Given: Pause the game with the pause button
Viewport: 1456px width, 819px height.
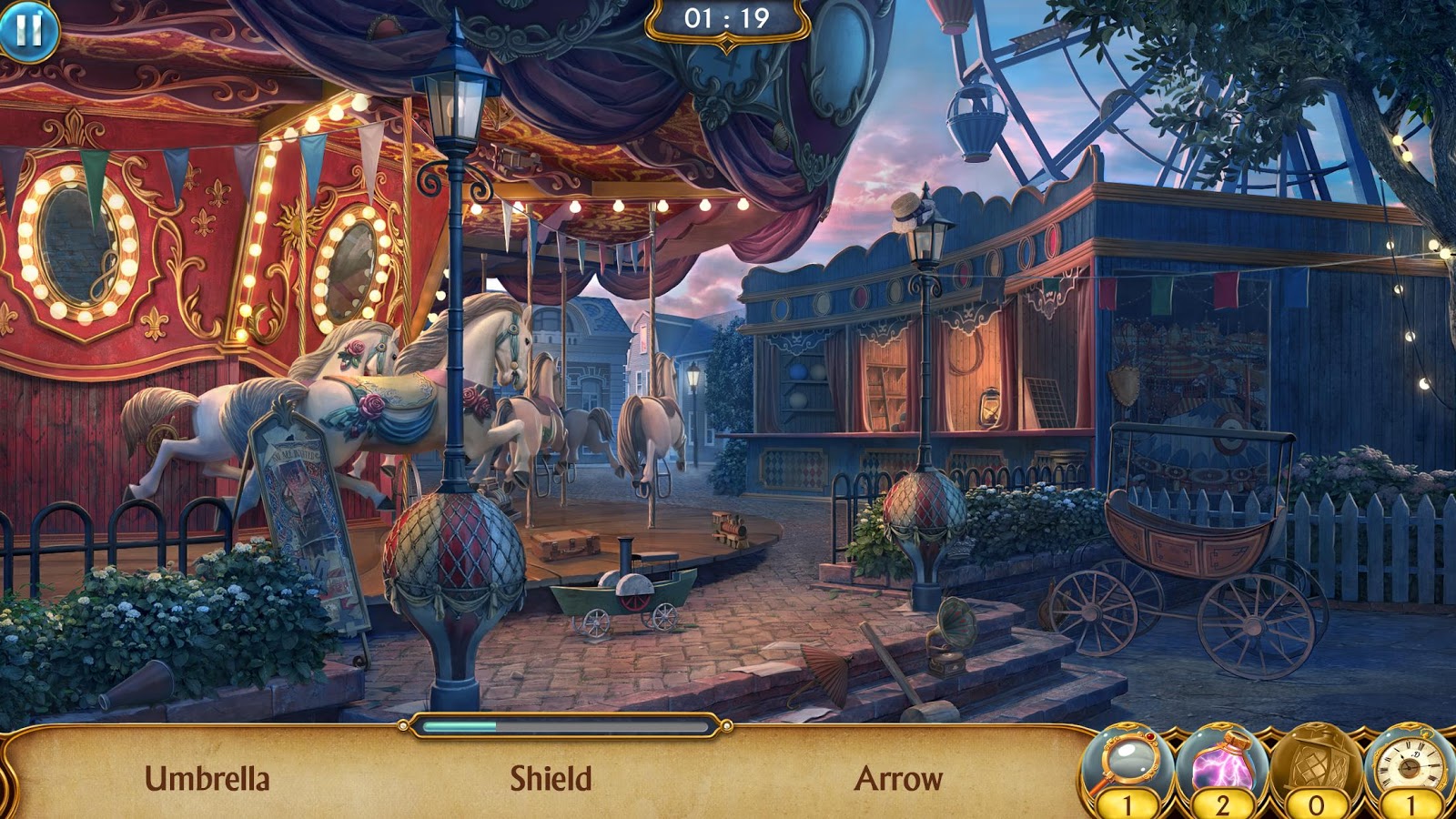Looking at the screenshot, I should [x=29, y=30].
